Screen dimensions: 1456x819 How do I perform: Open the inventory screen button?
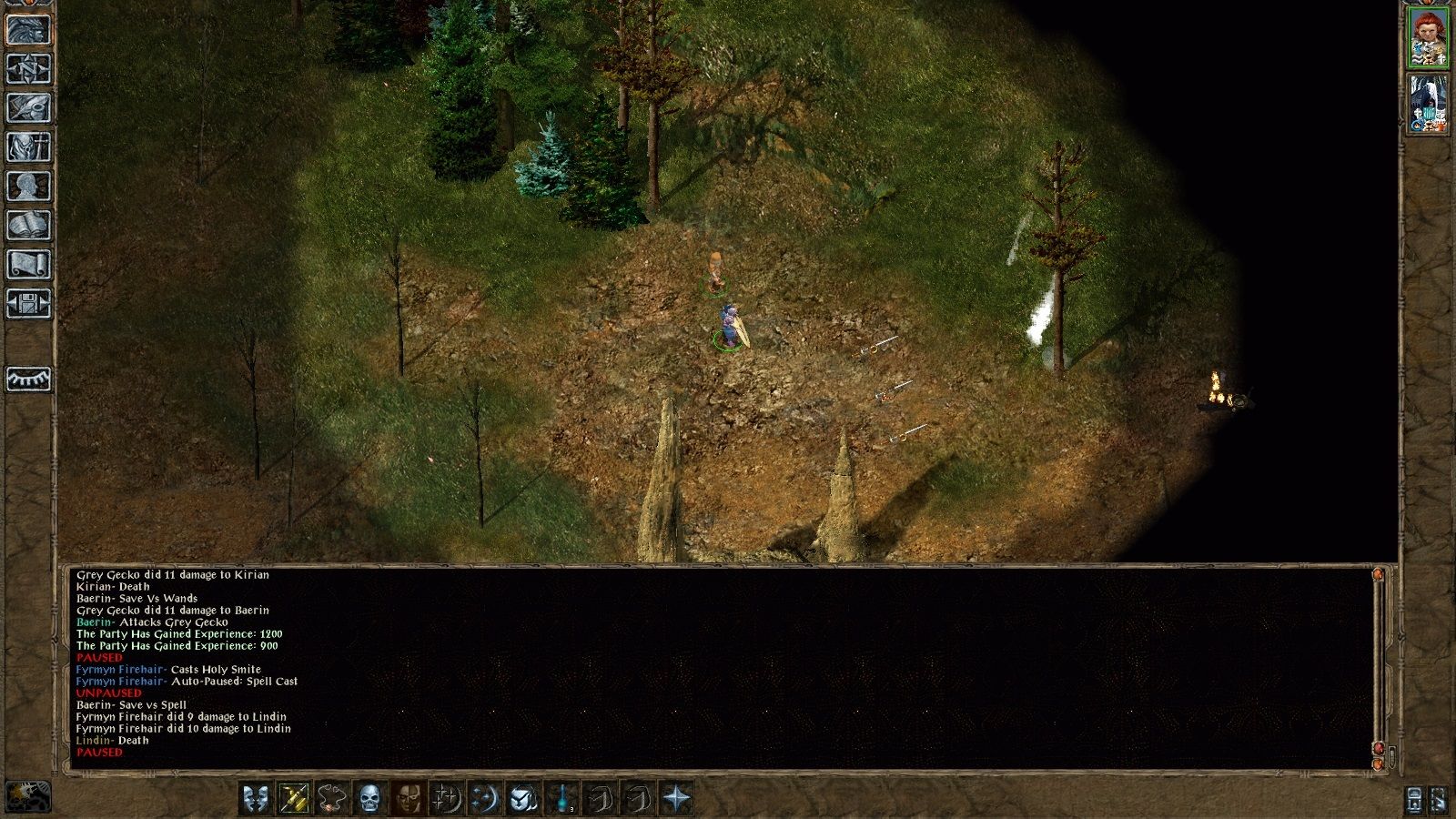point(28,147)
